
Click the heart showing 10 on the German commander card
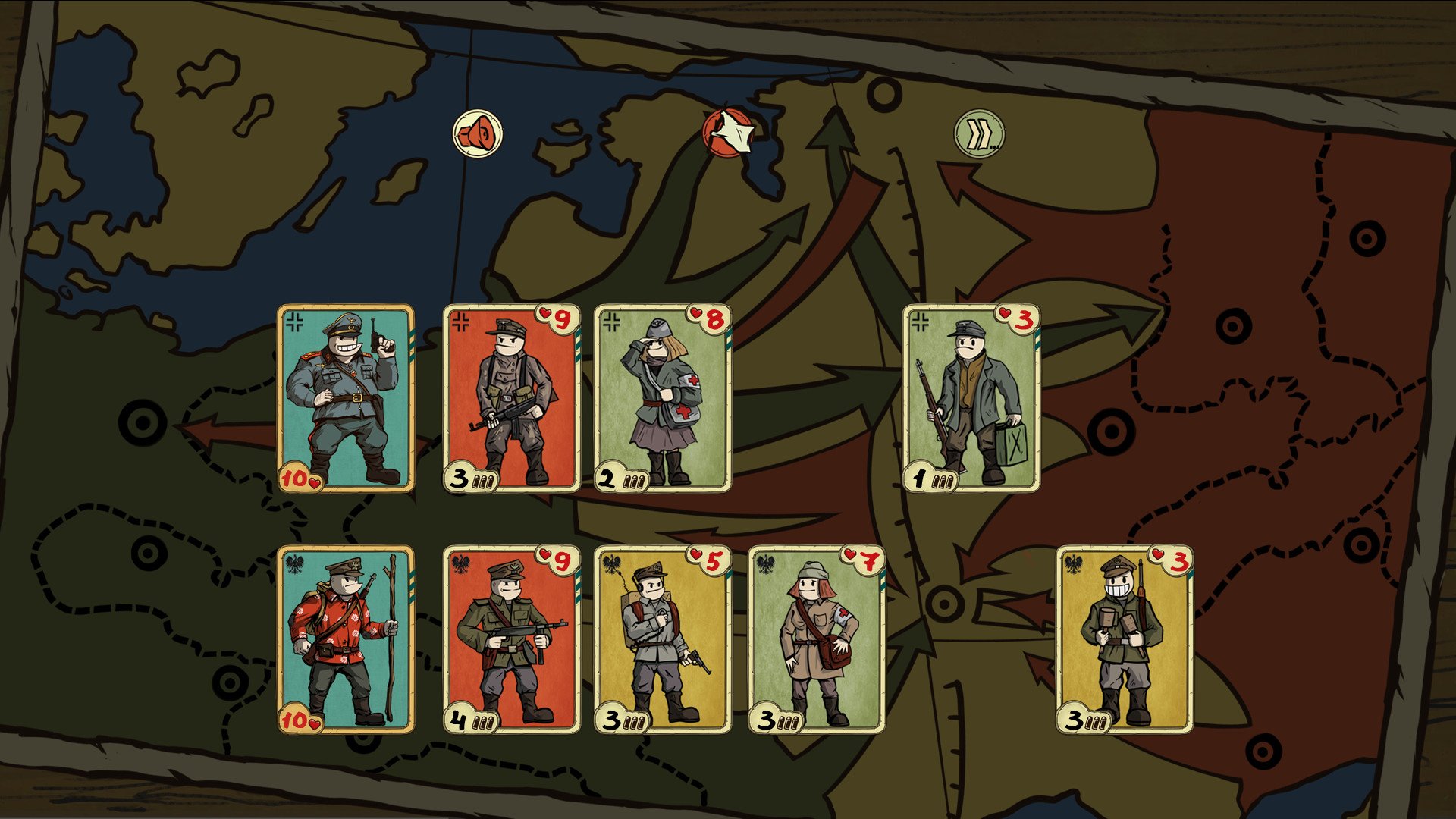[x=298, y=478]
